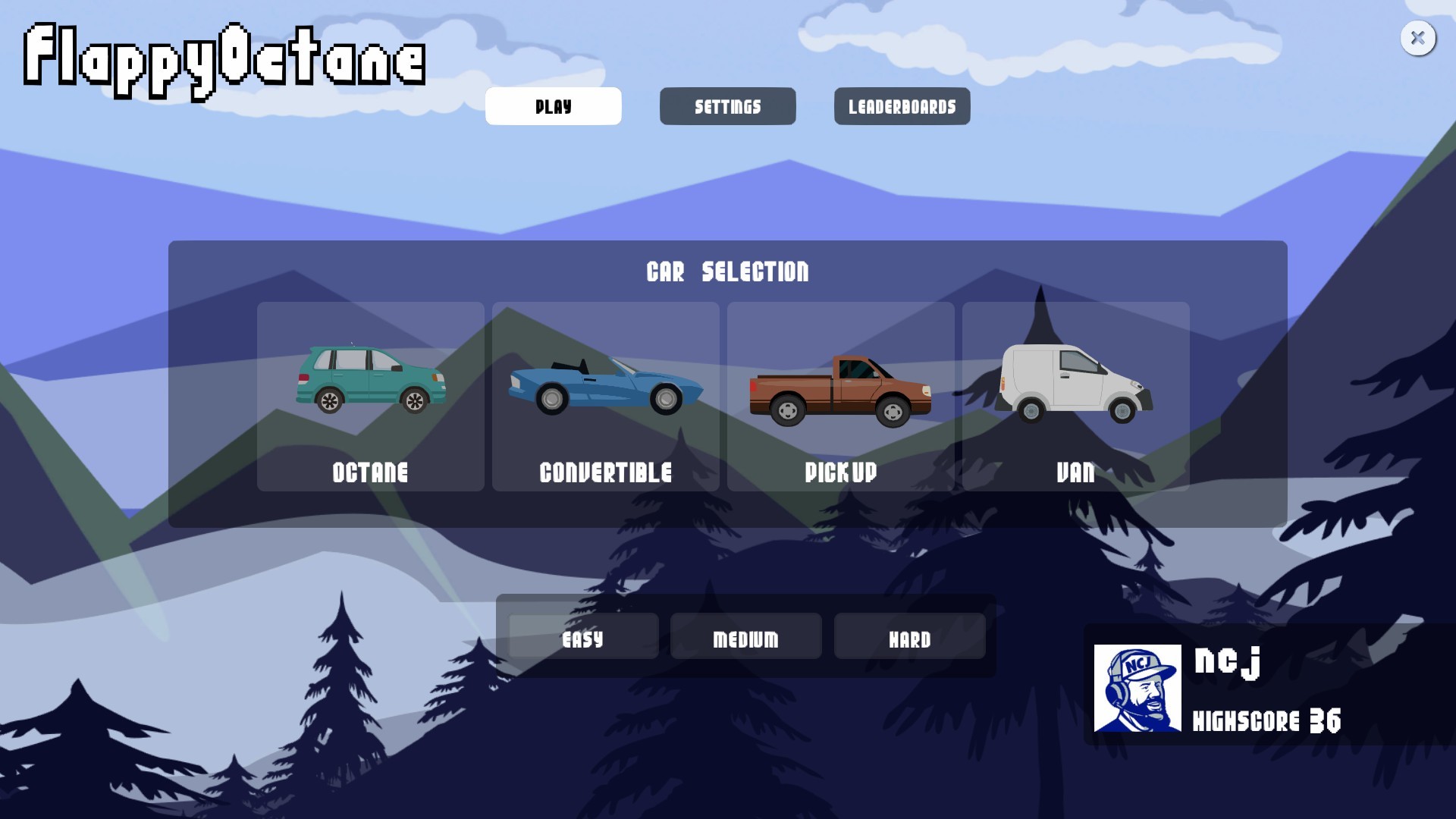Enable Hard difficulty
The height and width of the screenshot is (819, 1456).
point(910,637)
